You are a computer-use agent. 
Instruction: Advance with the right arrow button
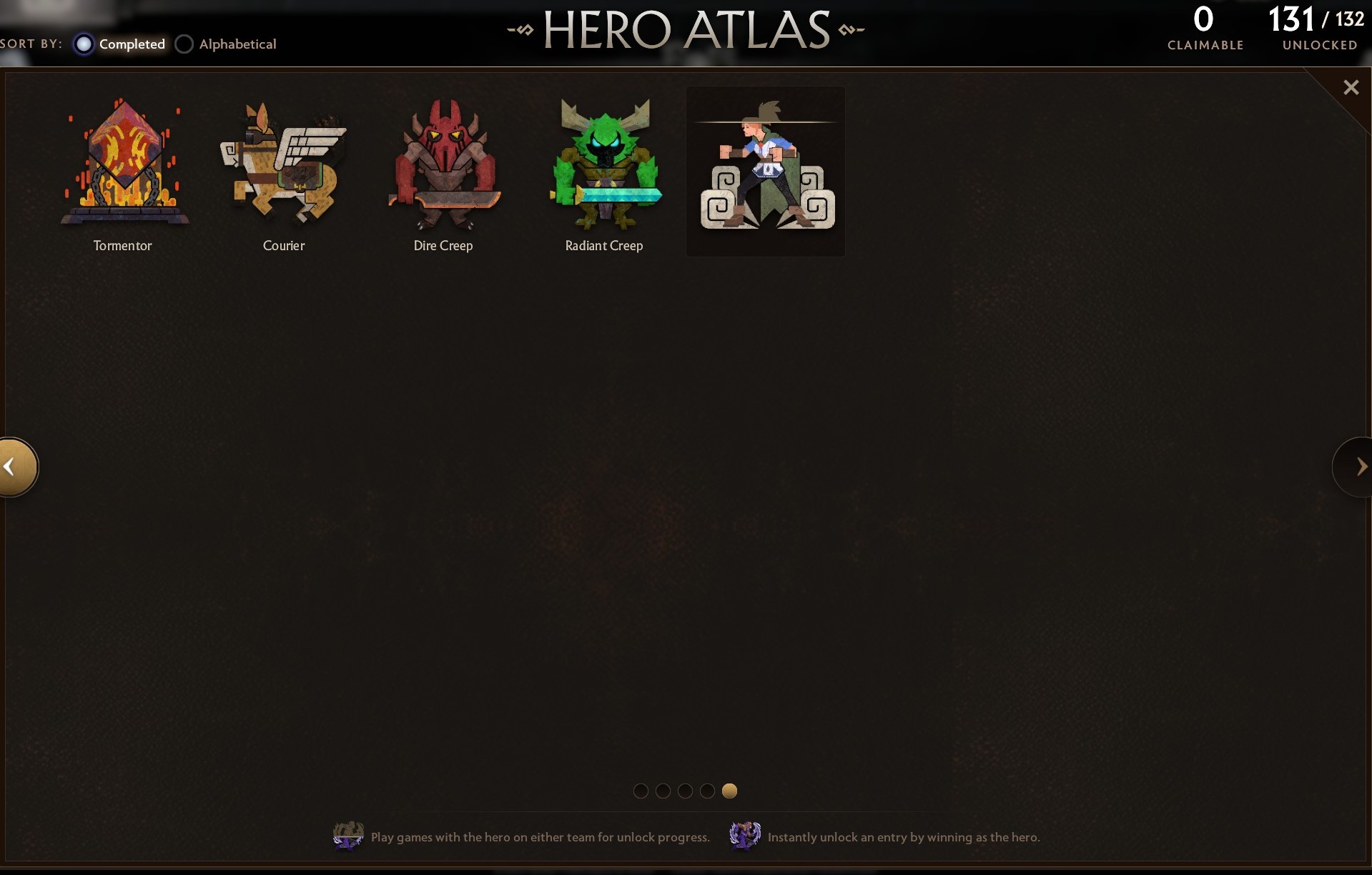[x=1358, y=467]
